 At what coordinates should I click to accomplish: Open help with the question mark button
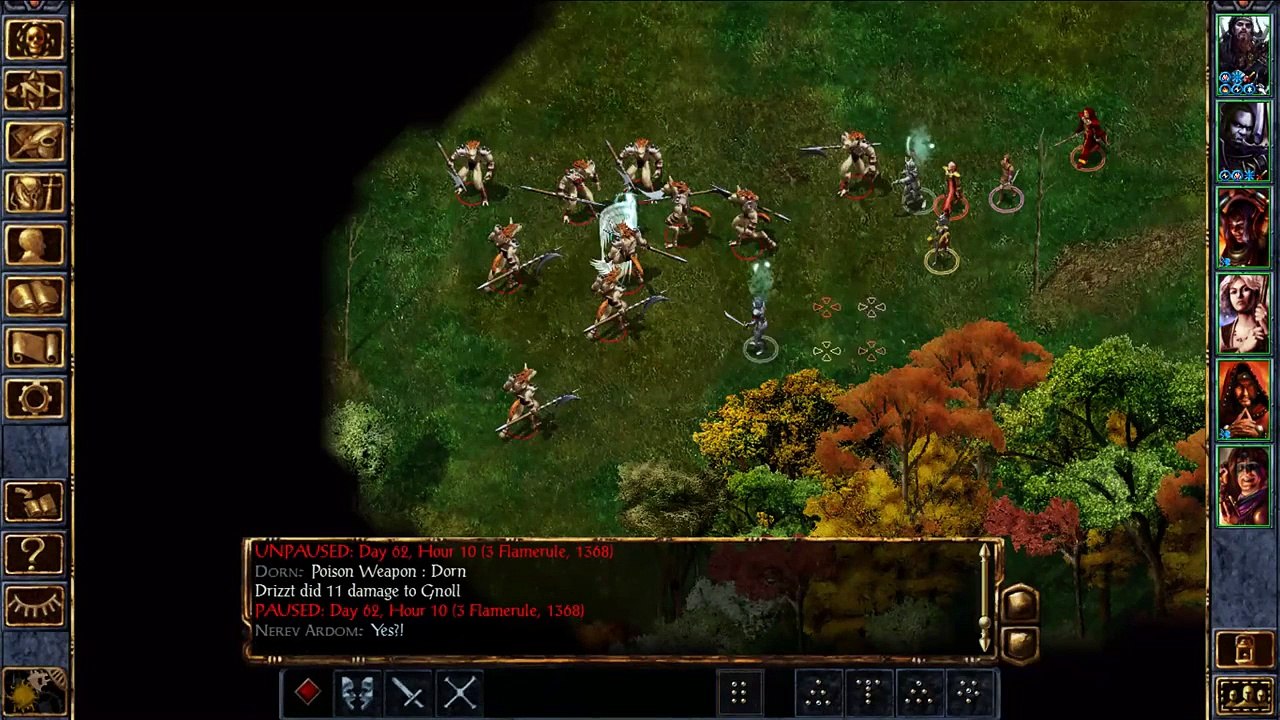pos(35,553)
